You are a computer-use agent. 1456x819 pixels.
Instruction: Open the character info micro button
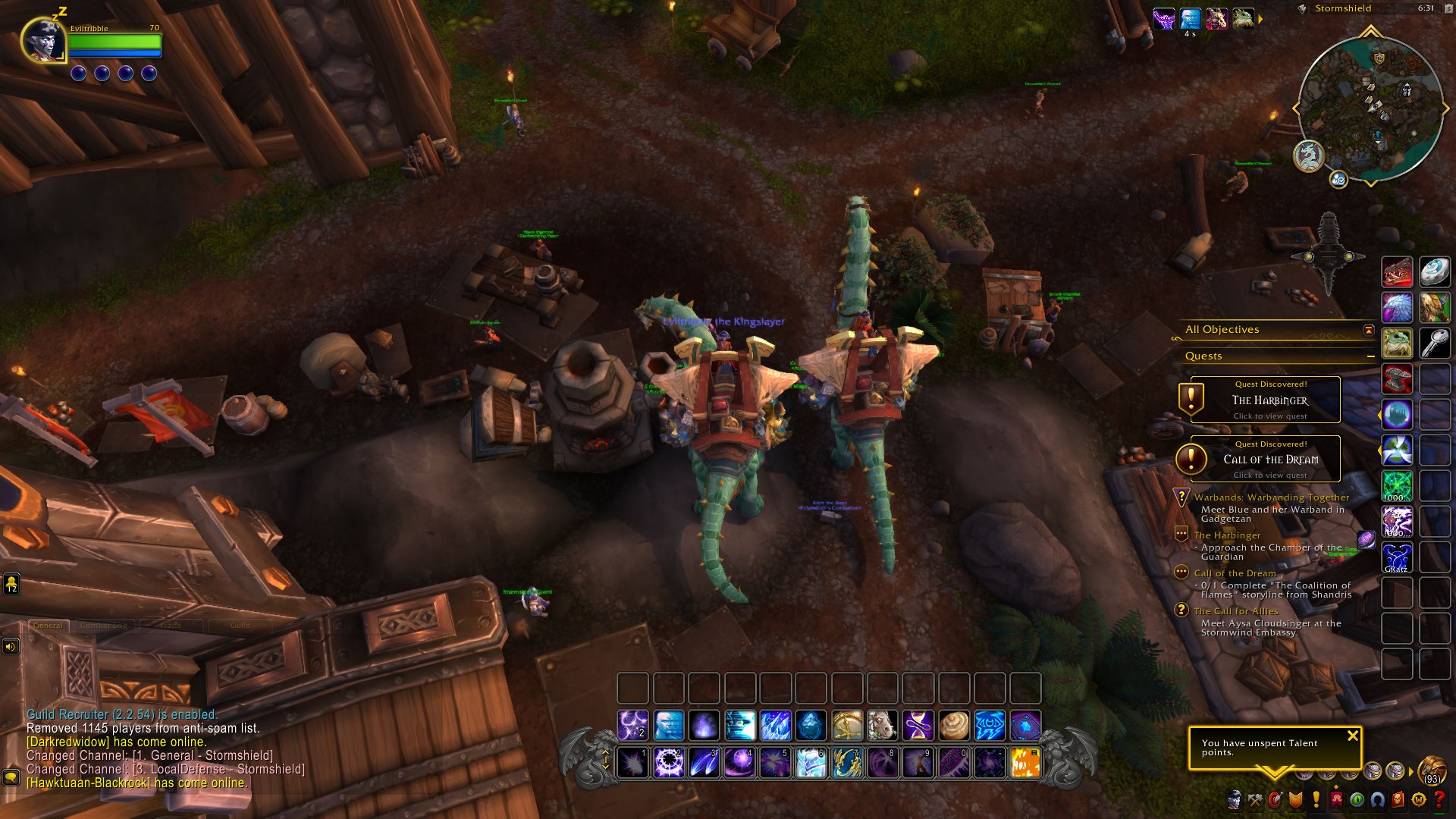tap(1235, 799)
